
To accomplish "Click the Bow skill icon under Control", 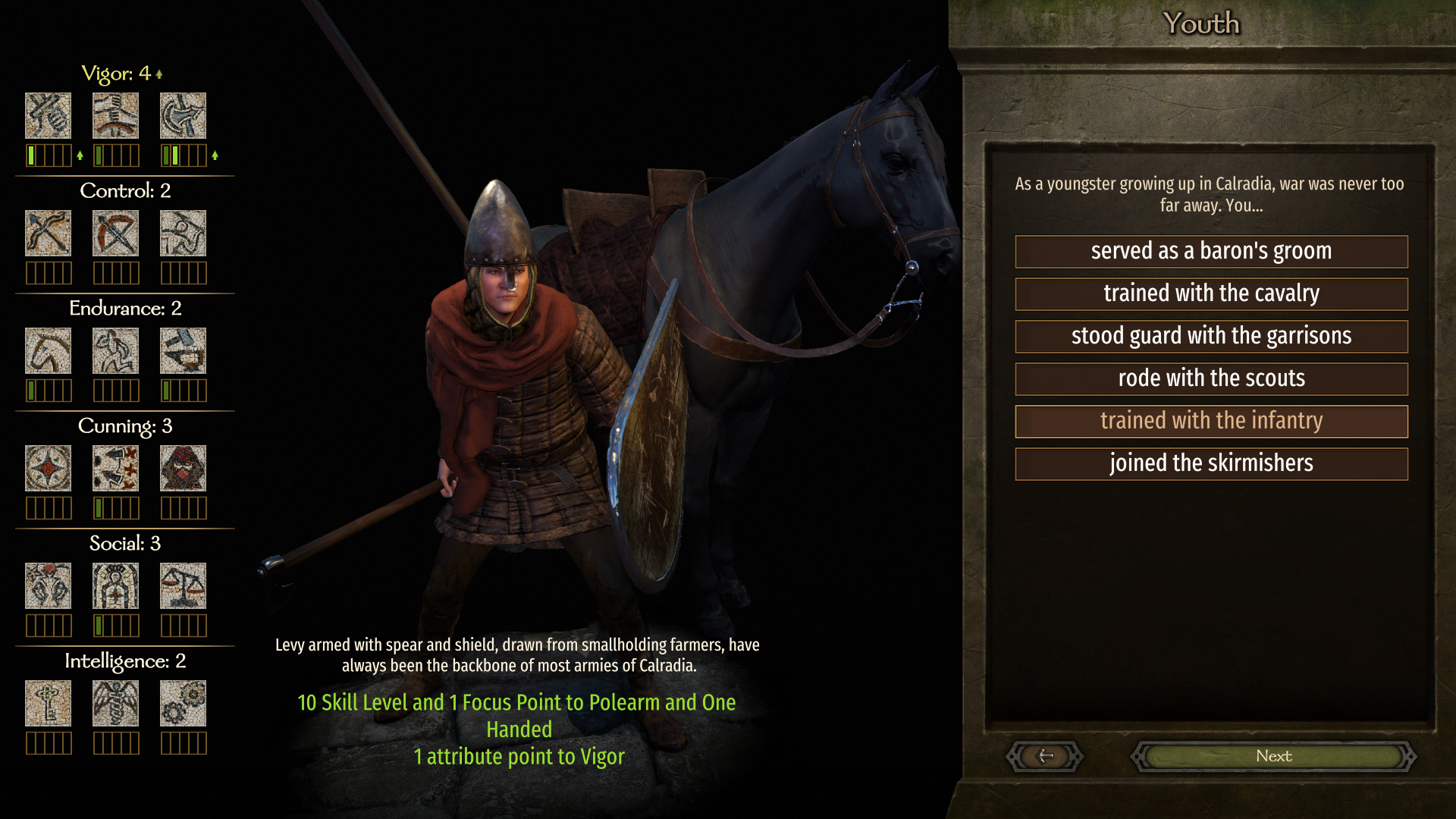I will click(x=48, y=233).
